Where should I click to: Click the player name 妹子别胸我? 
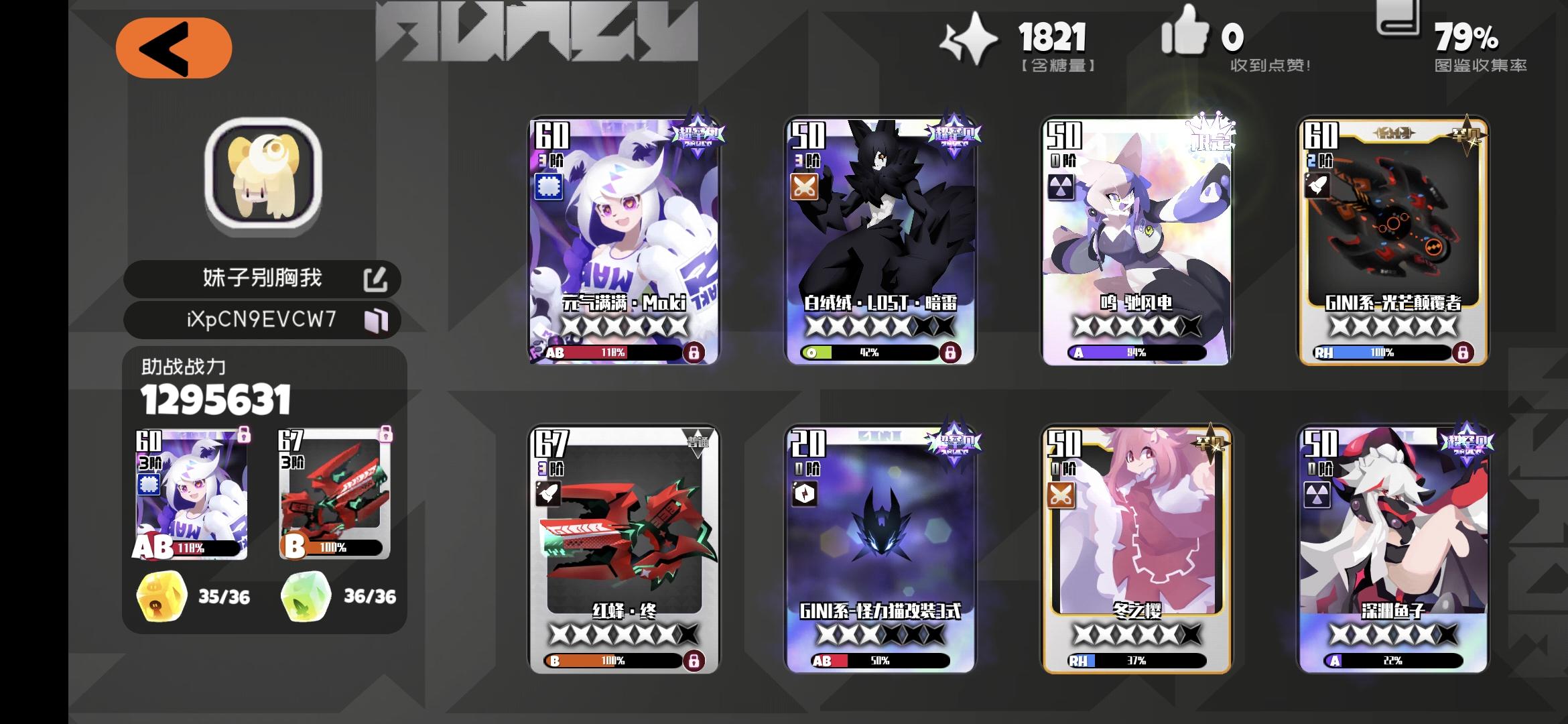pos(261,278)
